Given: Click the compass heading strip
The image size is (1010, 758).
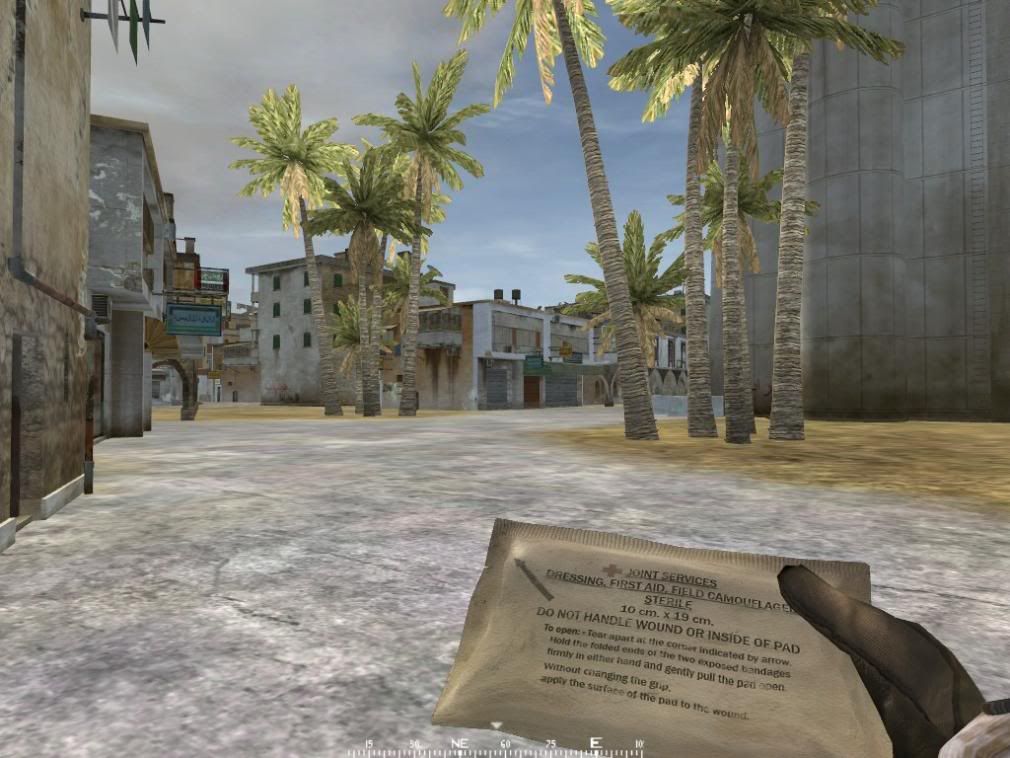Looking at the screenshot, I should [497, 746].
